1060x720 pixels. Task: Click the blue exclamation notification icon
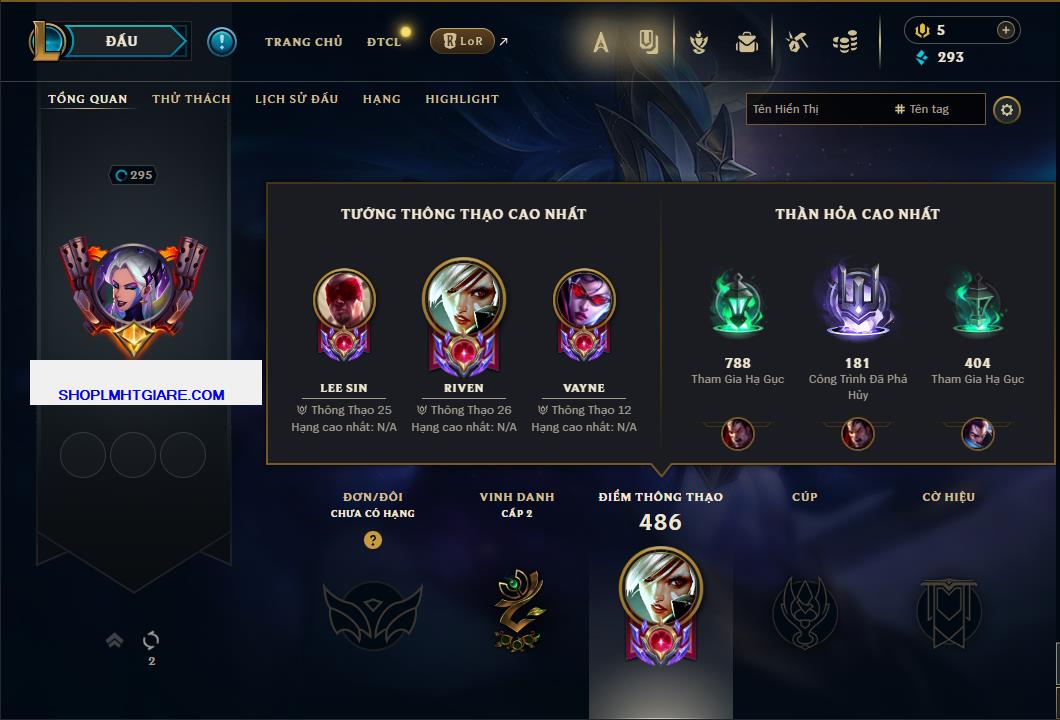point(222,41)
